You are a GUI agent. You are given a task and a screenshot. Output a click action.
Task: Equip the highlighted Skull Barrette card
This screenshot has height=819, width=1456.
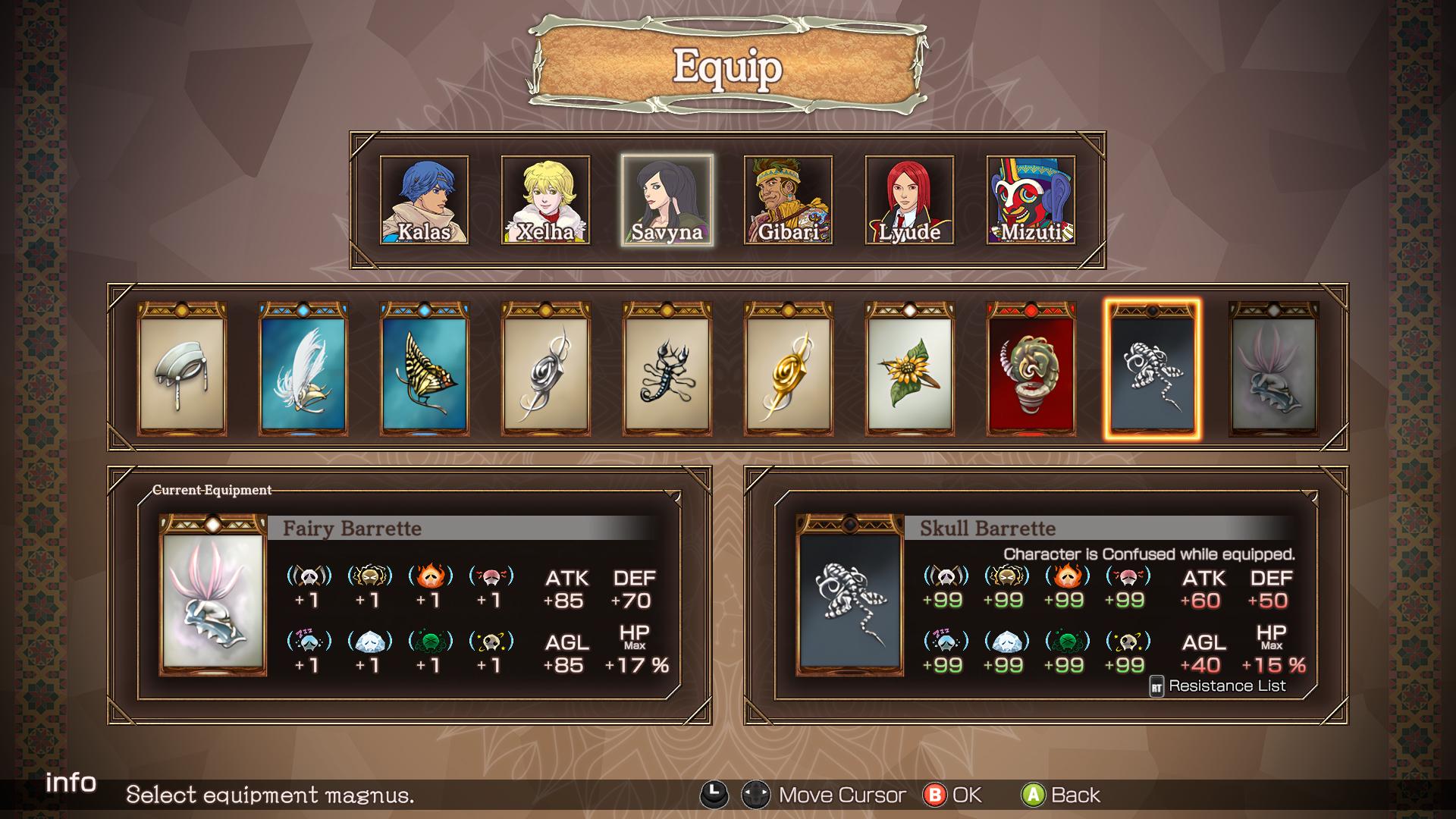tap(1152, 369)
